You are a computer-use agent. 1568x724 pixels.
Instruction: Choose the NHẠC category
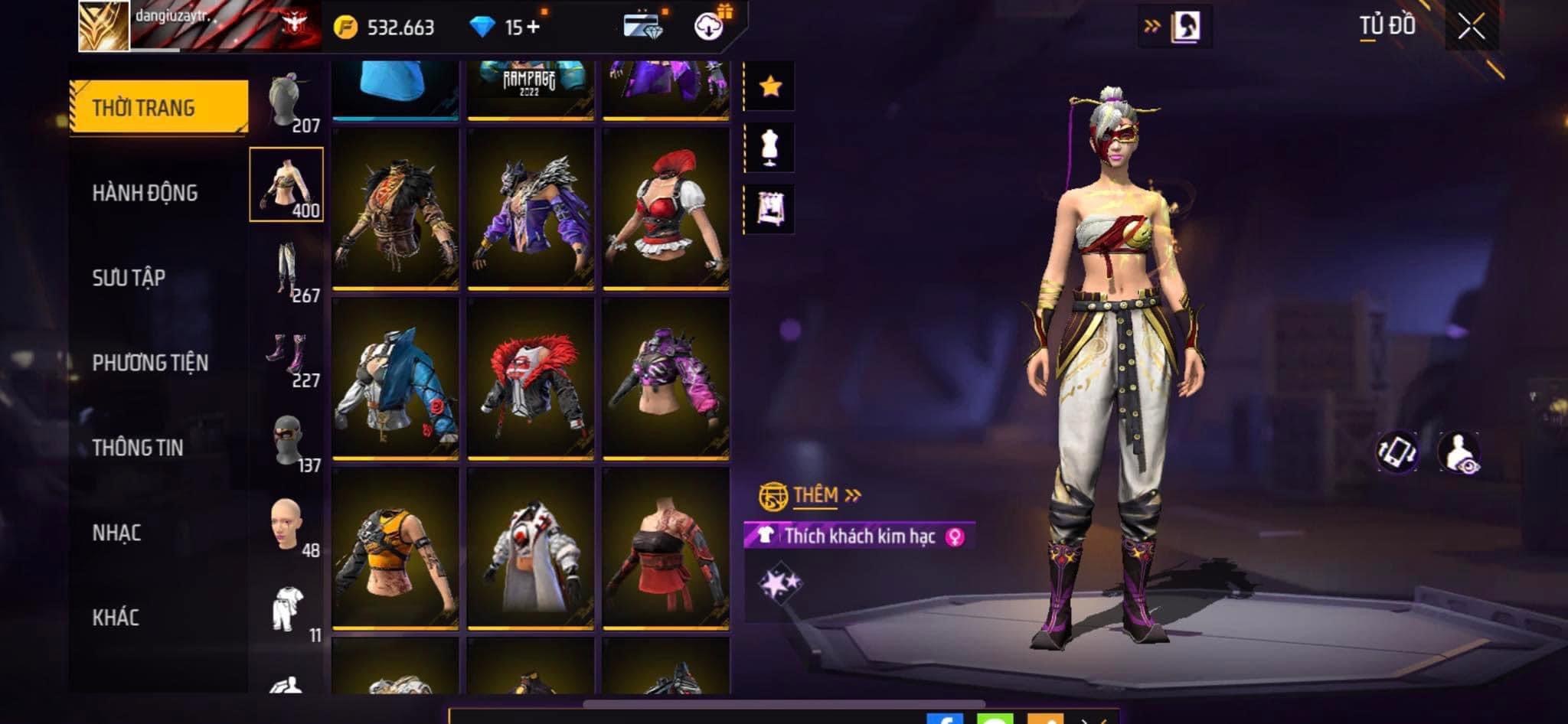click(116, 533)
